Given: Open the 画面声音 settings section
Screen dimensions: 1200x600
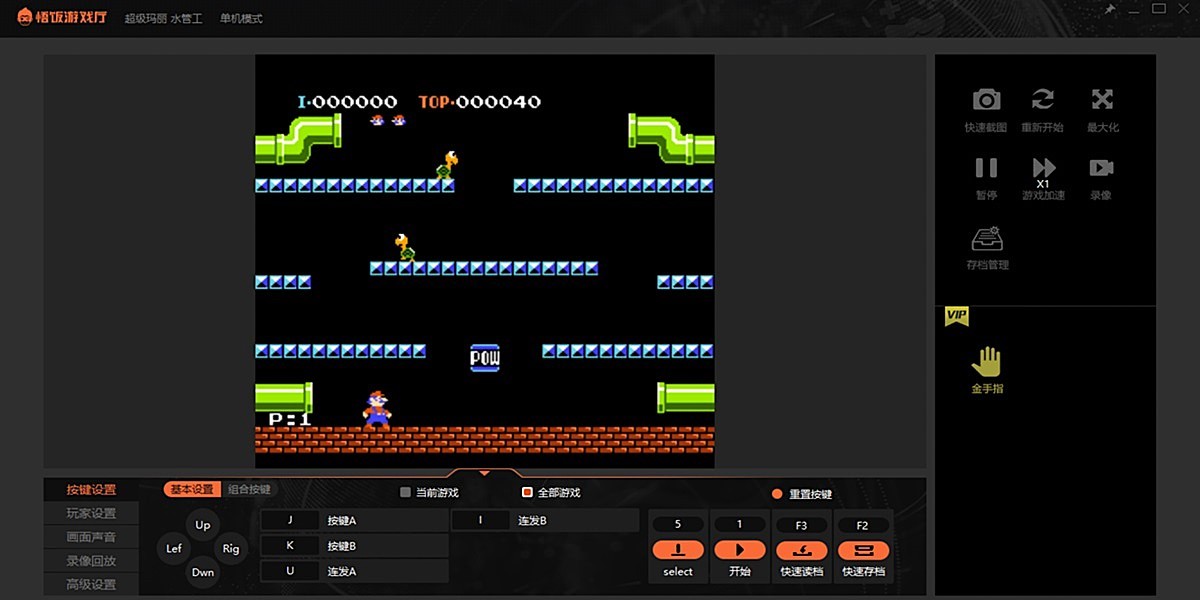Looking at the screenshot, I should click(91, 537).
